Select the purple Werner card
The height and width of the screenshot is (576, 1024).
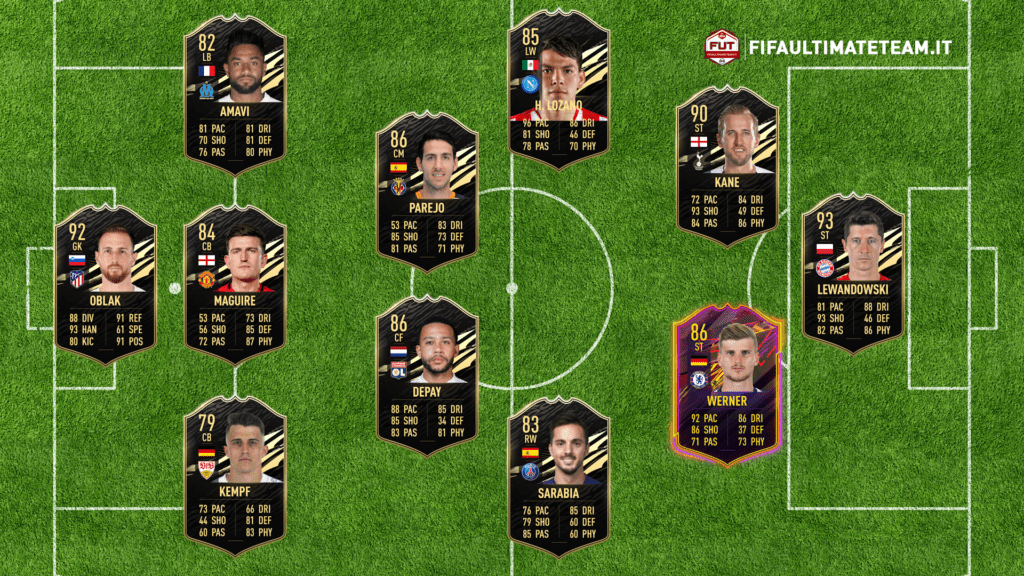pos(727,384)
